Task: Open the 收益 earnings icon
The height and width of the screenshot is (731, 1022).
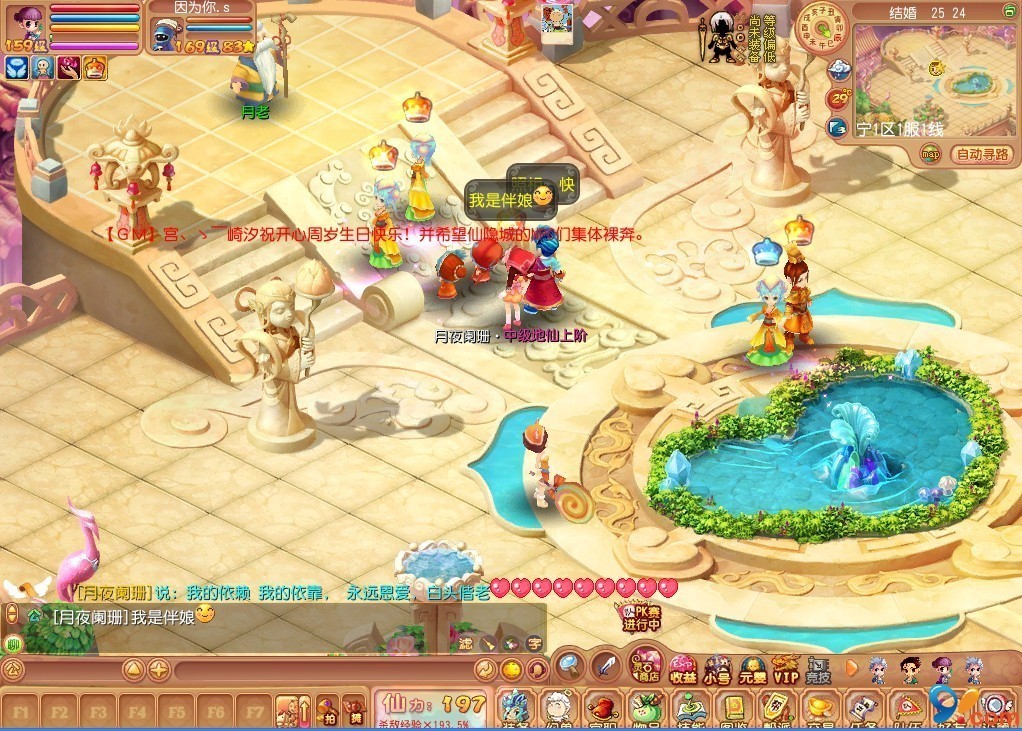Action: (x=683, y=669)
